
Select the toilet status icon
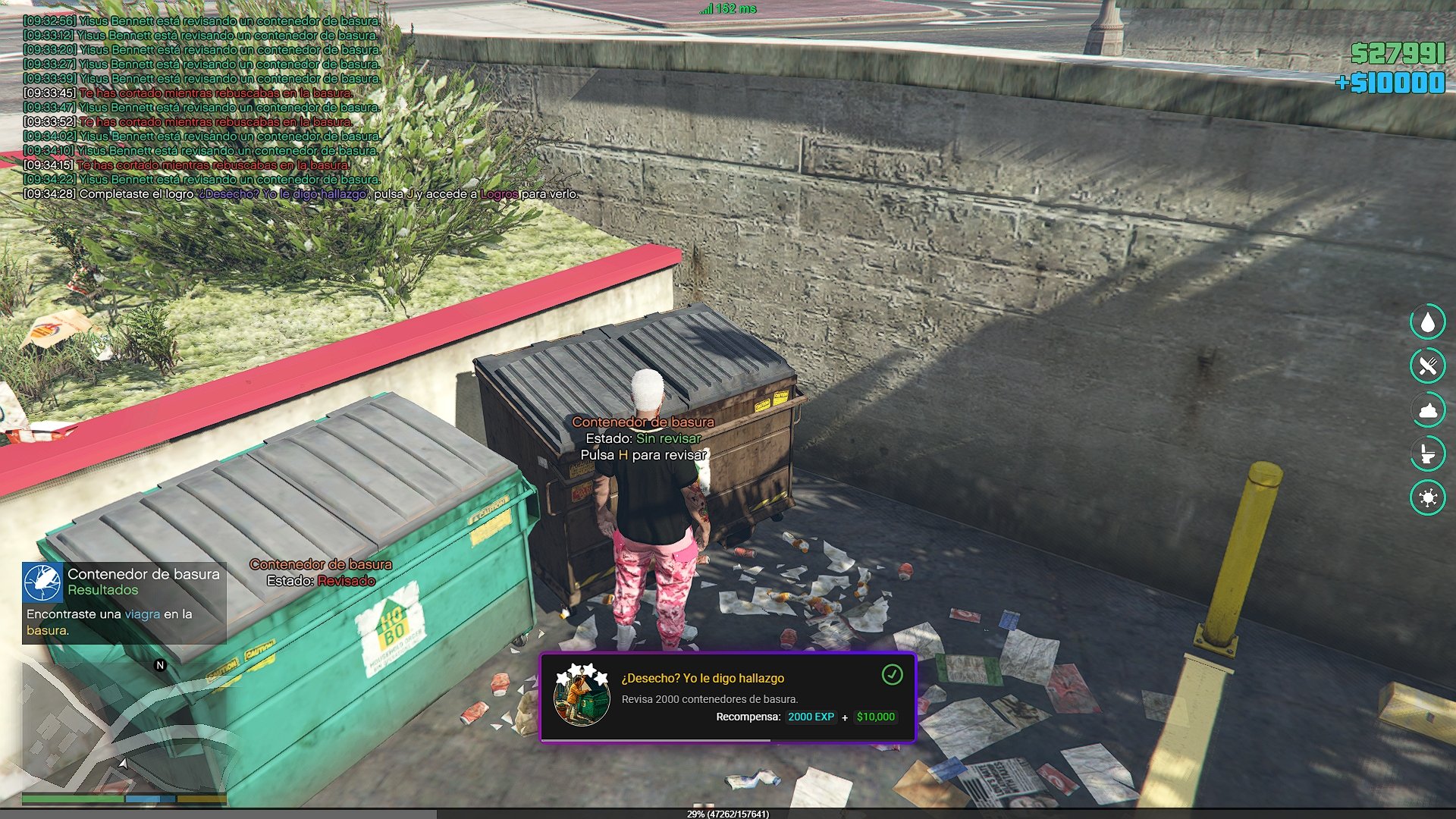coord(1427,454)
